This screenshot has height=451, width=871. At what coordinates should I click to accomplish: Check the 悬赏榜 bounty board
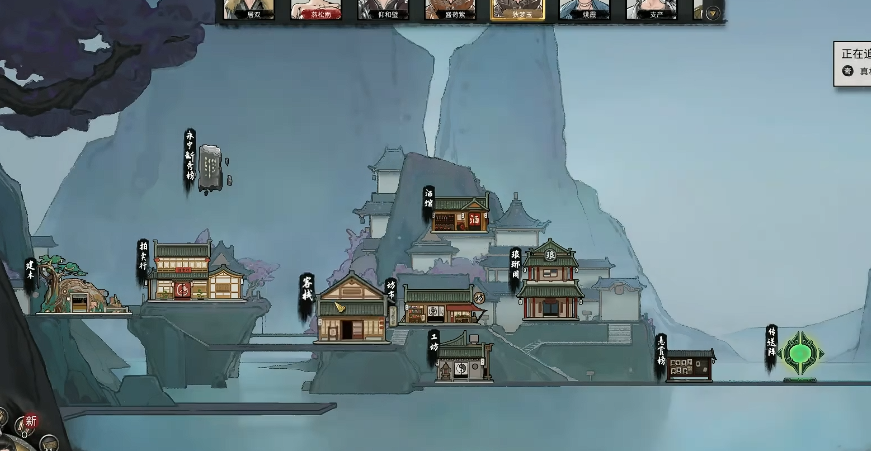coord(691,365)
